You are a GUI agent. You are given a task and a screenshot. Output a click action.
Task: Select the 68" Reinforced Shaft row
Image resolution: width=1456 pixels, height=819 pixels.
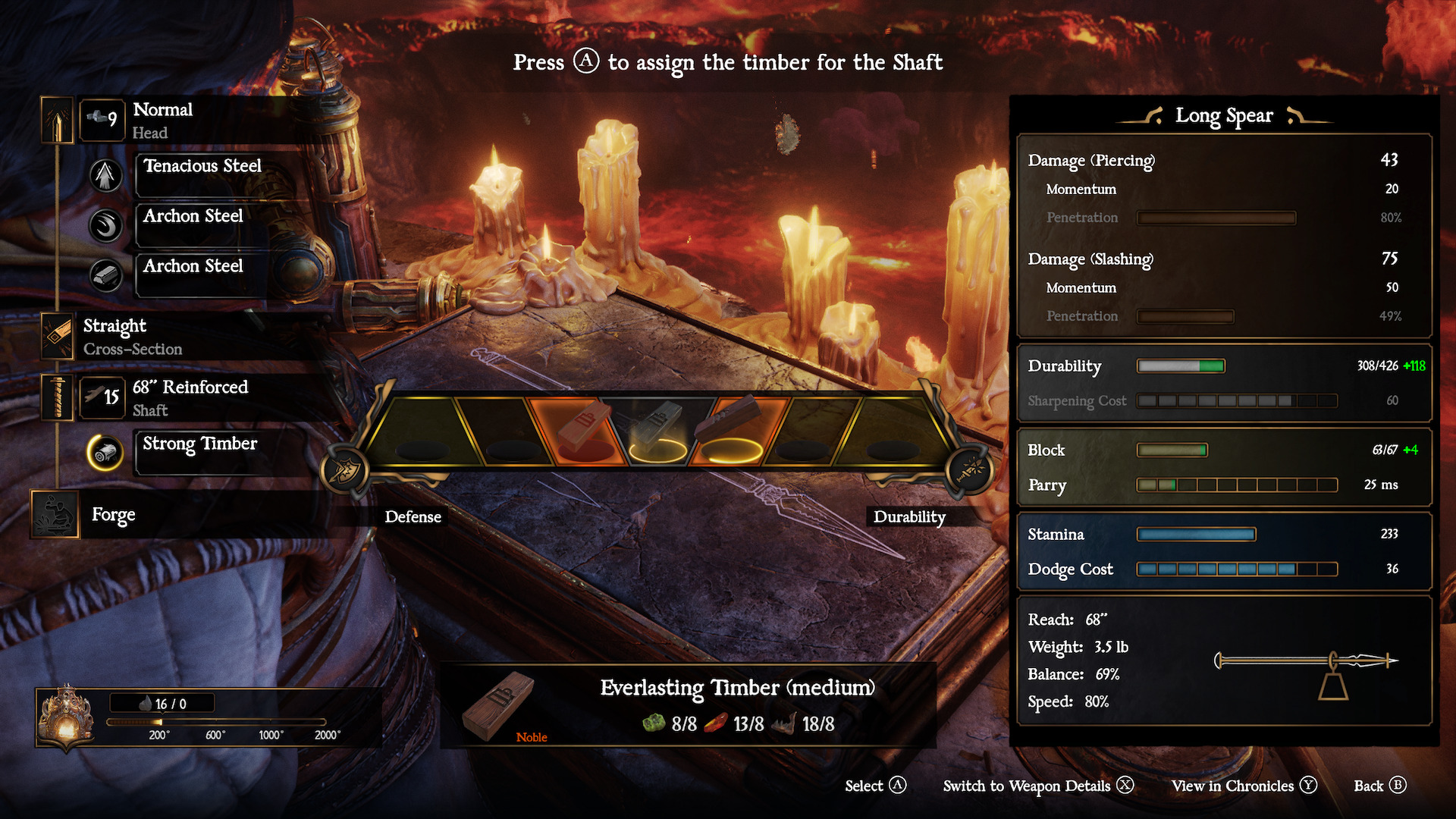(x=190, y=397)
